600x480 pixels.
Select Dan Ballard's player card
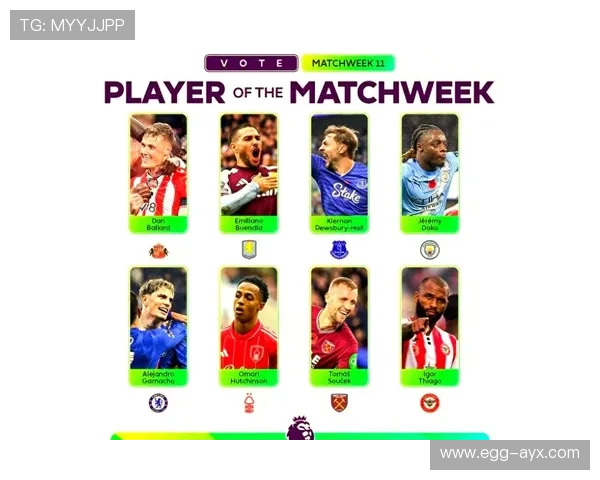158,172
